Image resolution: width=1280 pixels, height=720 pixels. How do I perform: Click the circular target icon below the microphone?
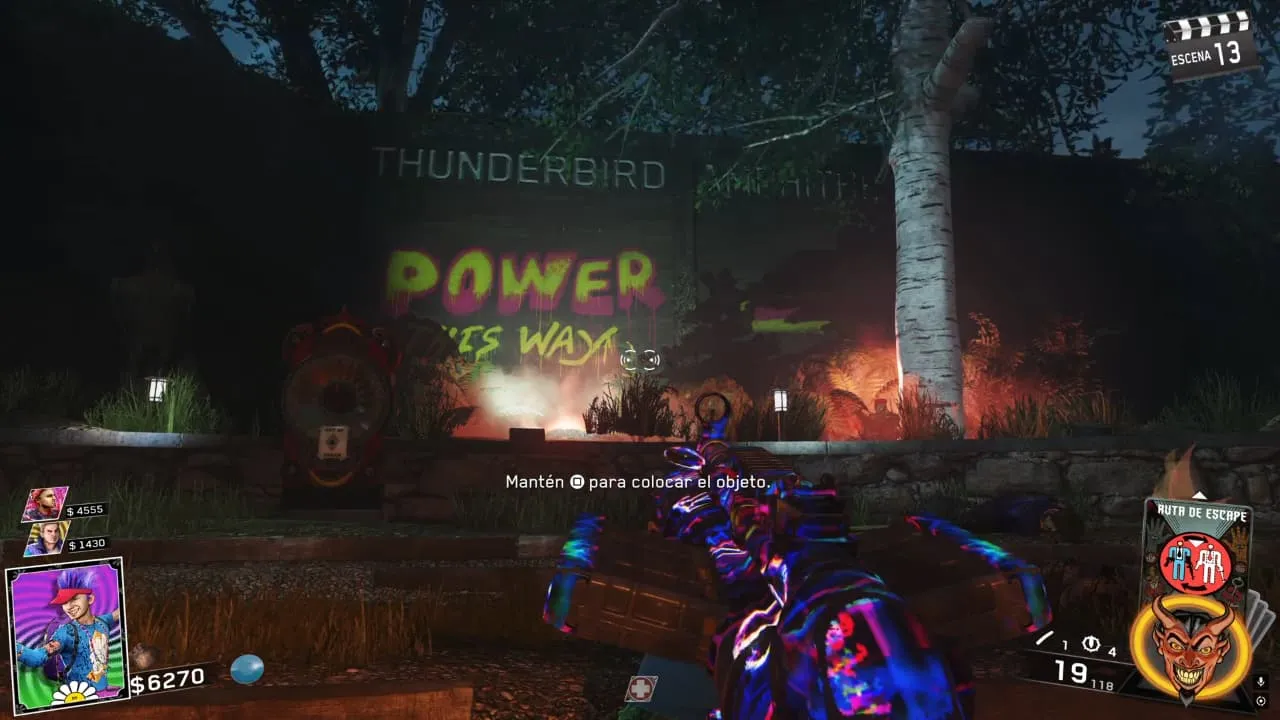[x=1262, y=701]
